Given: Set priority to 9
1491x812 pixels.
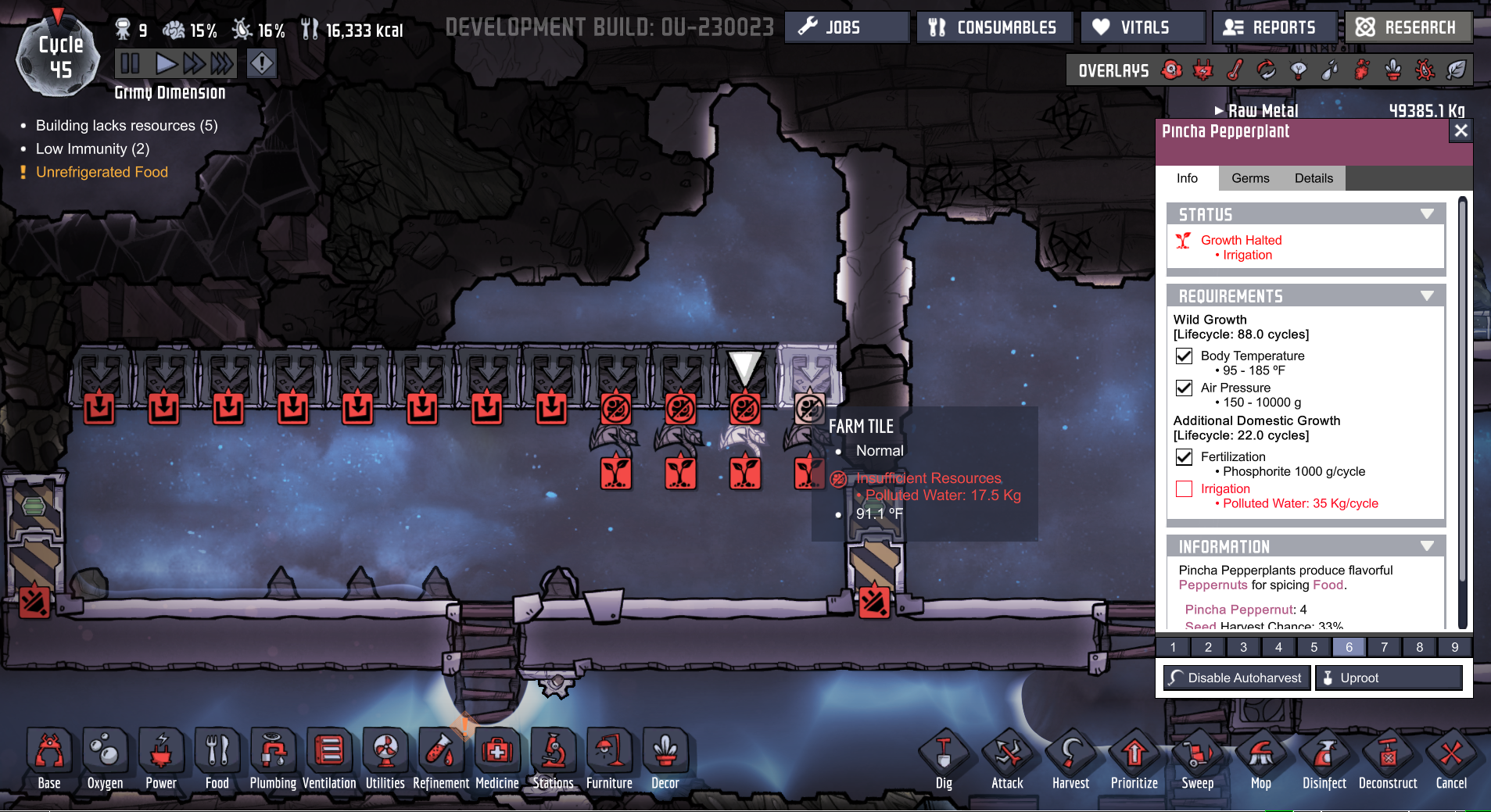Looking at the screenshot, I should (x=1454, y=647).
